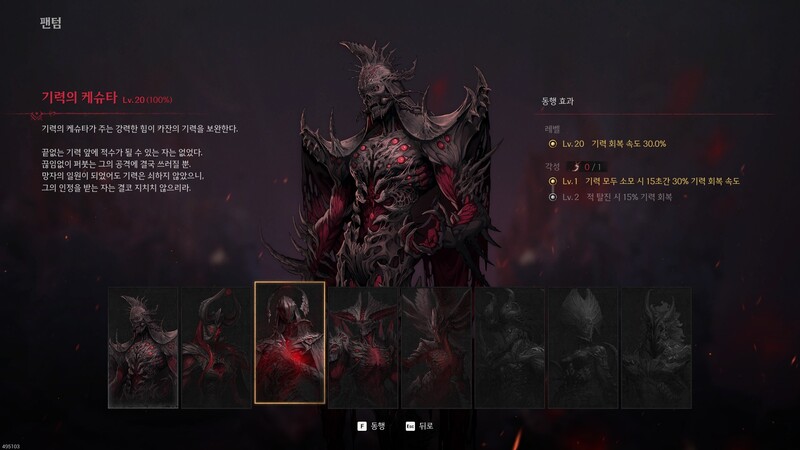The height and width of the screenshot is (450, 800).
Task: Choose the horned phantom card with red sash
Action: [216, 347]
